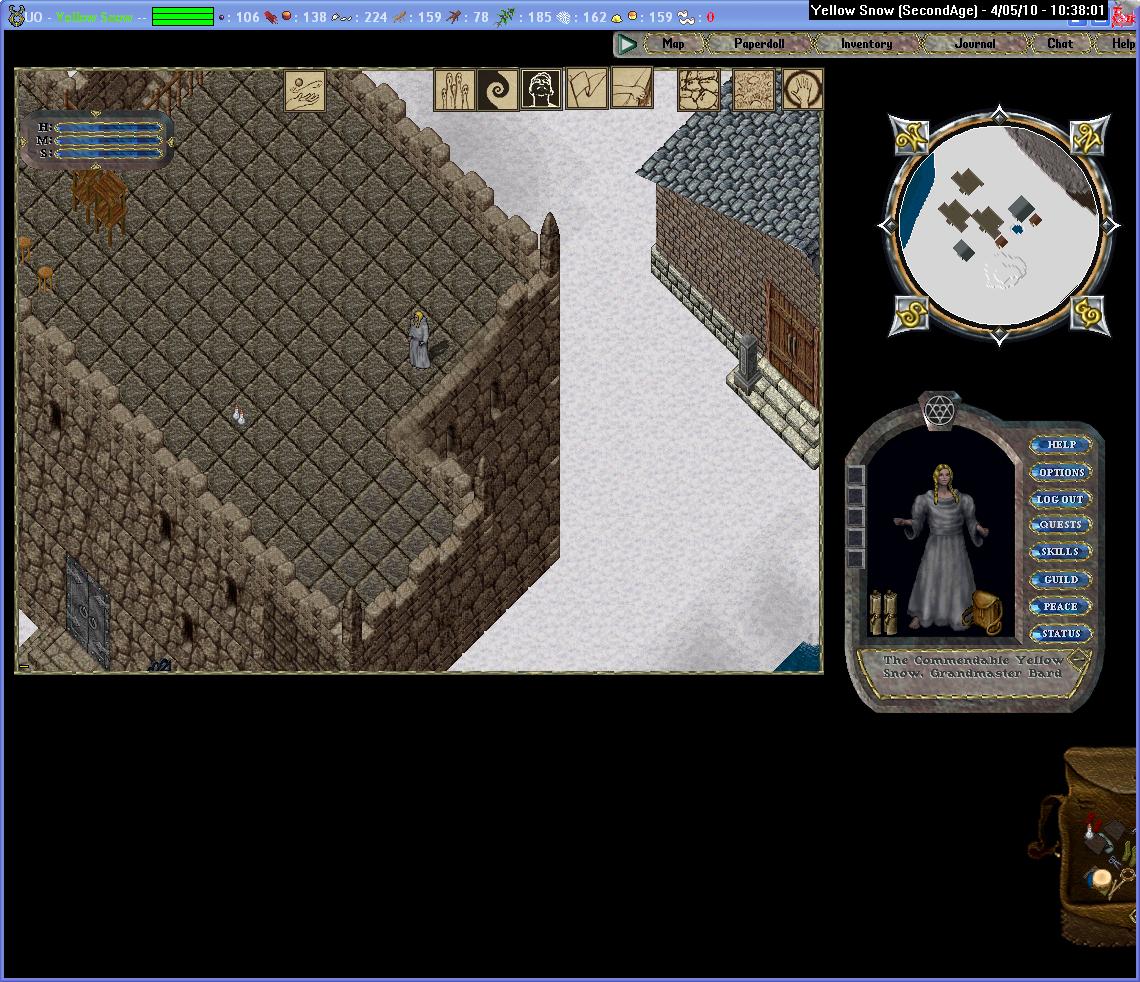Viewport: 1140px width, 982px height.
Task: Activate the spiral swirl icon
Action: 497,90
